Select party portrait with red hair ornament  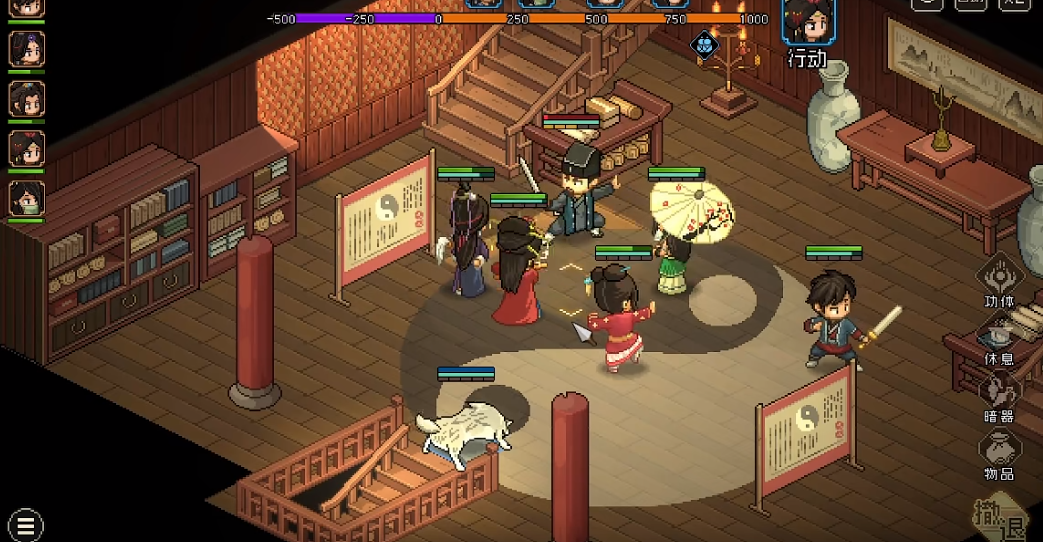coord(26,148)
